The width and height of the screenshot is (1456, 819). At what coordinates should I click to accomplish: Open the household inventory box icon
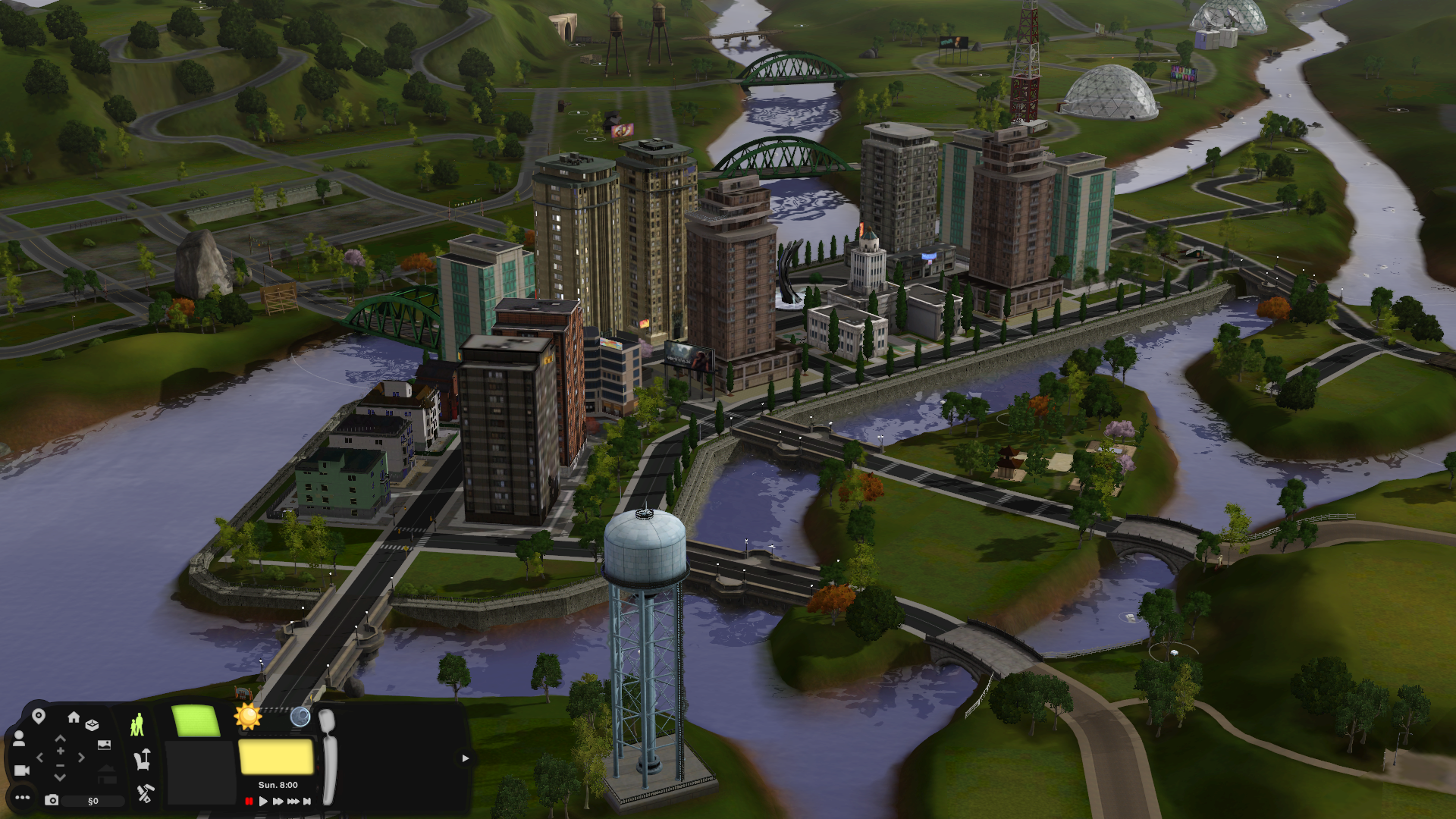coord(93,724)
